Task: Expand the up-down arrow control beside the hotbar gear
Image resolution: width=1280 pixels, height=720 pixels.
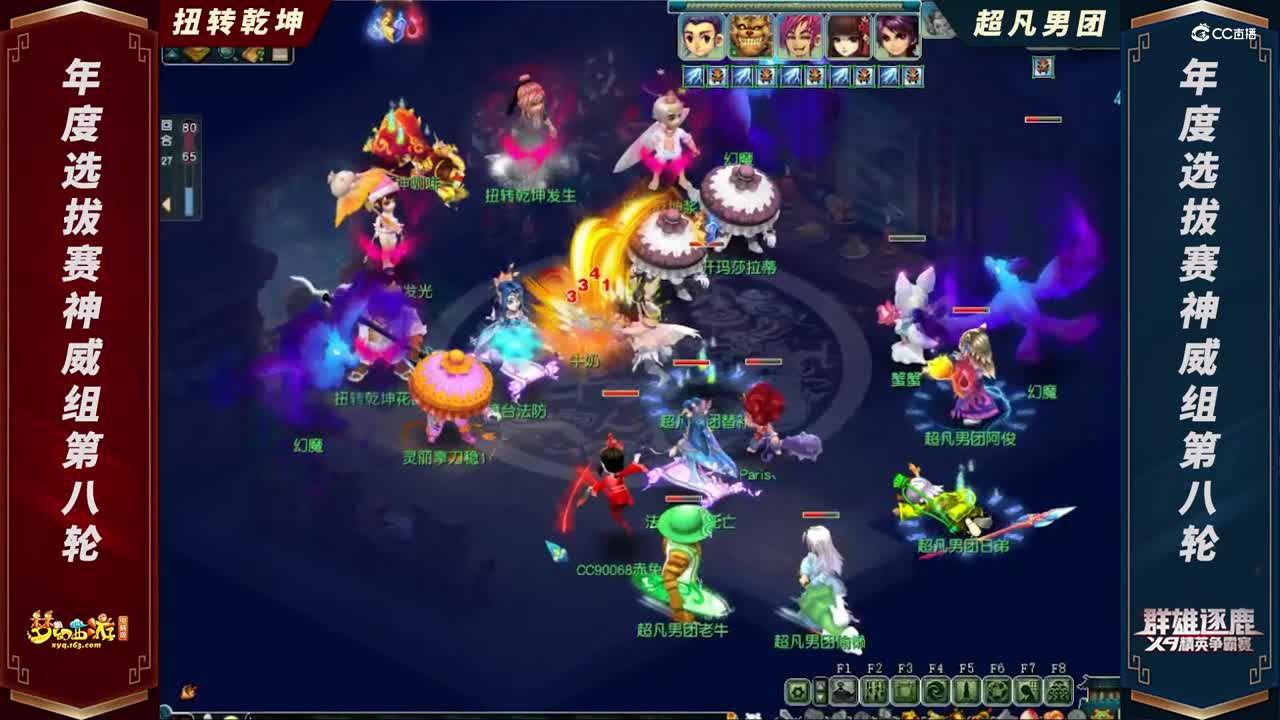Action: 820,692
